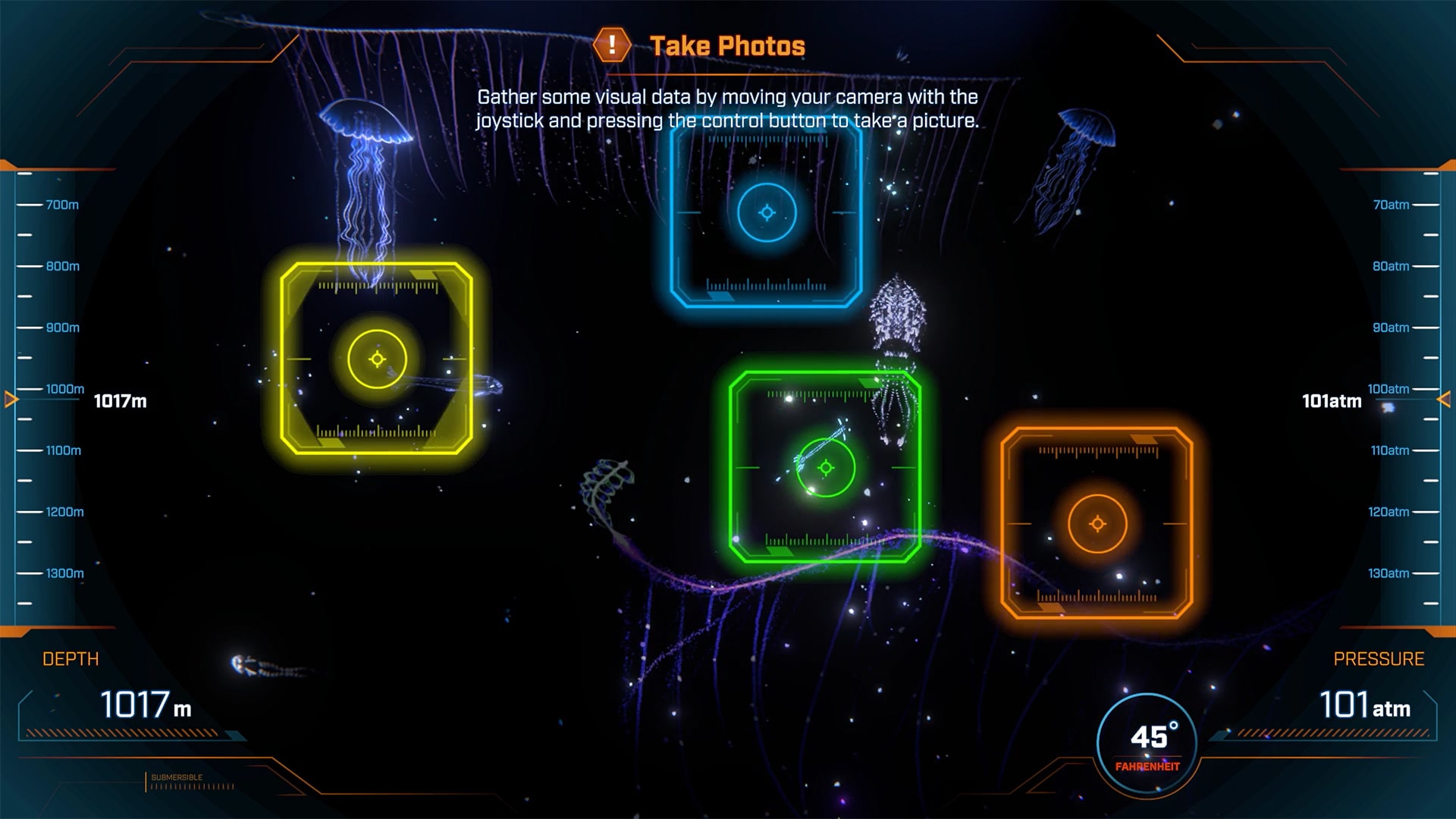Viewport: 1456px width, 819px height.
Task: Select the blue camera viewfinder frame
Action: click(767, 213)
